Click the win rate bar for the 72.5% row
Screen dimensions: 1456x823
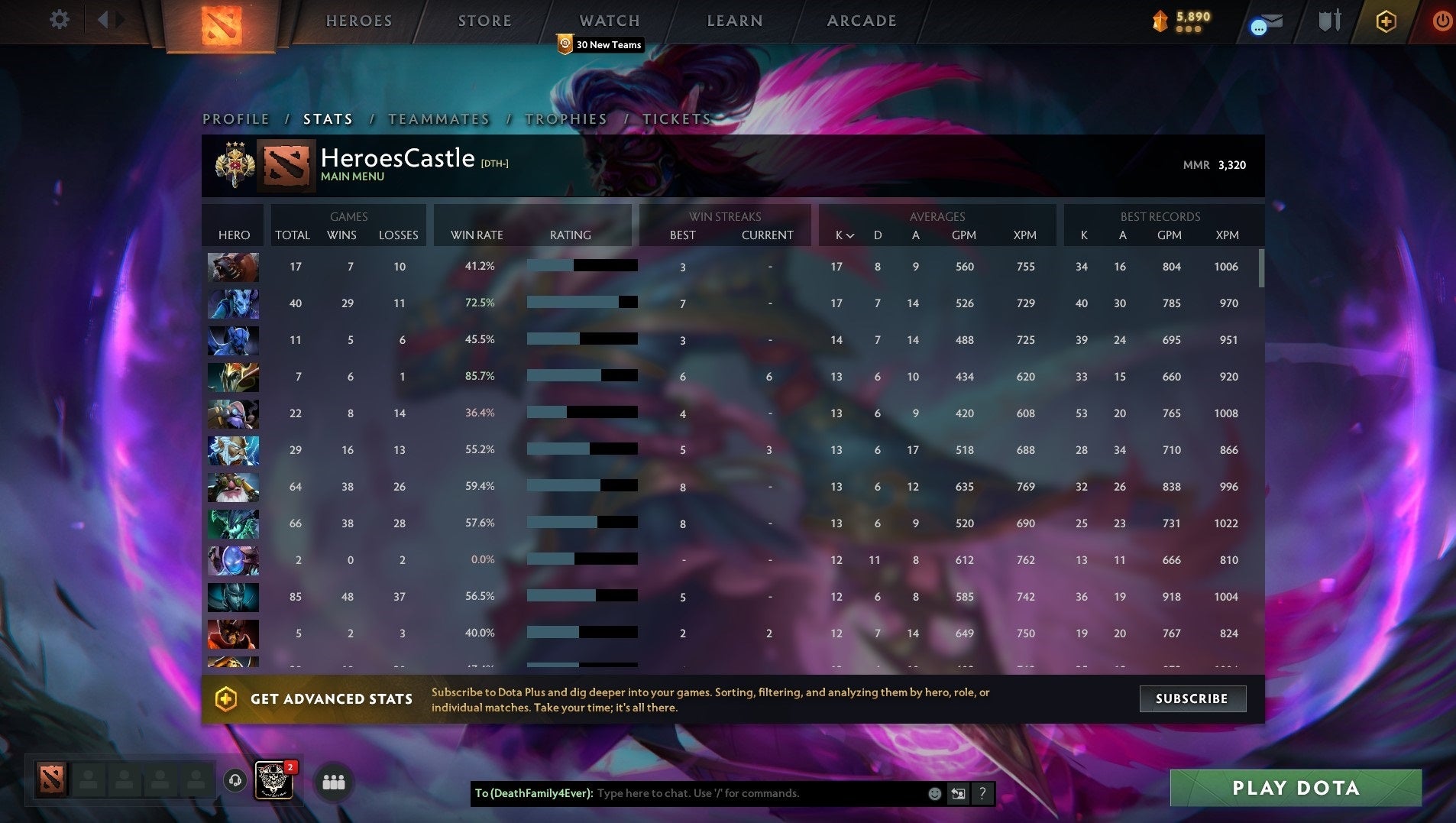582,302
